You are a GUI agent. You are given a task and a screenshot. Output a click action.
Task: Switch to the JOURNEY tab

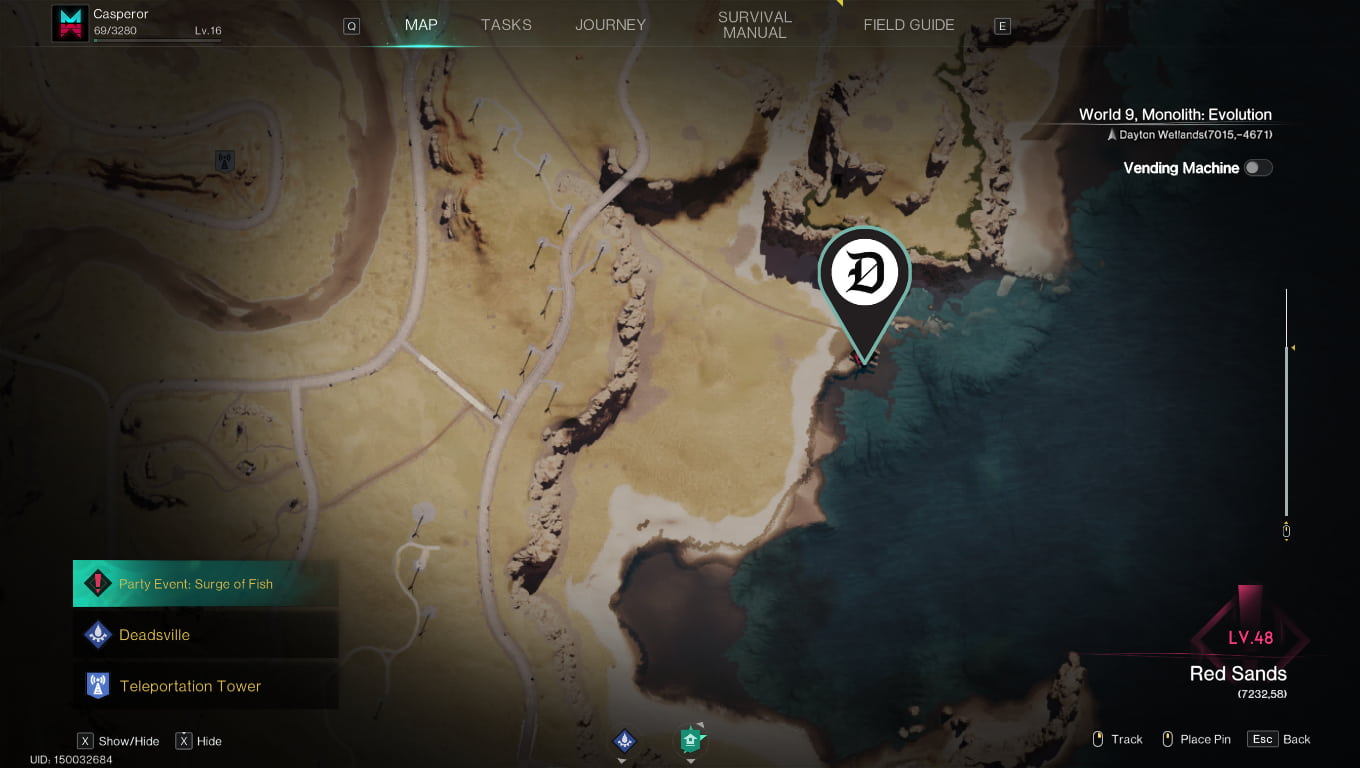610,24
